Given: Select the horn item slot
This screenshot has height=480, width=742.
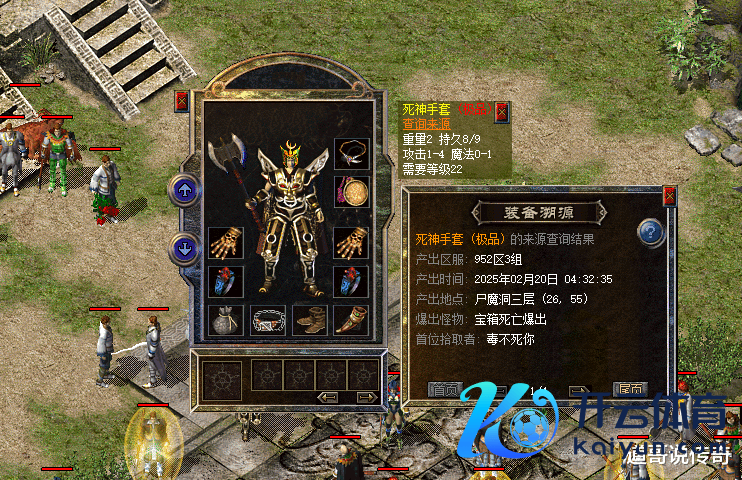Looking at the screenshot, I should [351, 320].
